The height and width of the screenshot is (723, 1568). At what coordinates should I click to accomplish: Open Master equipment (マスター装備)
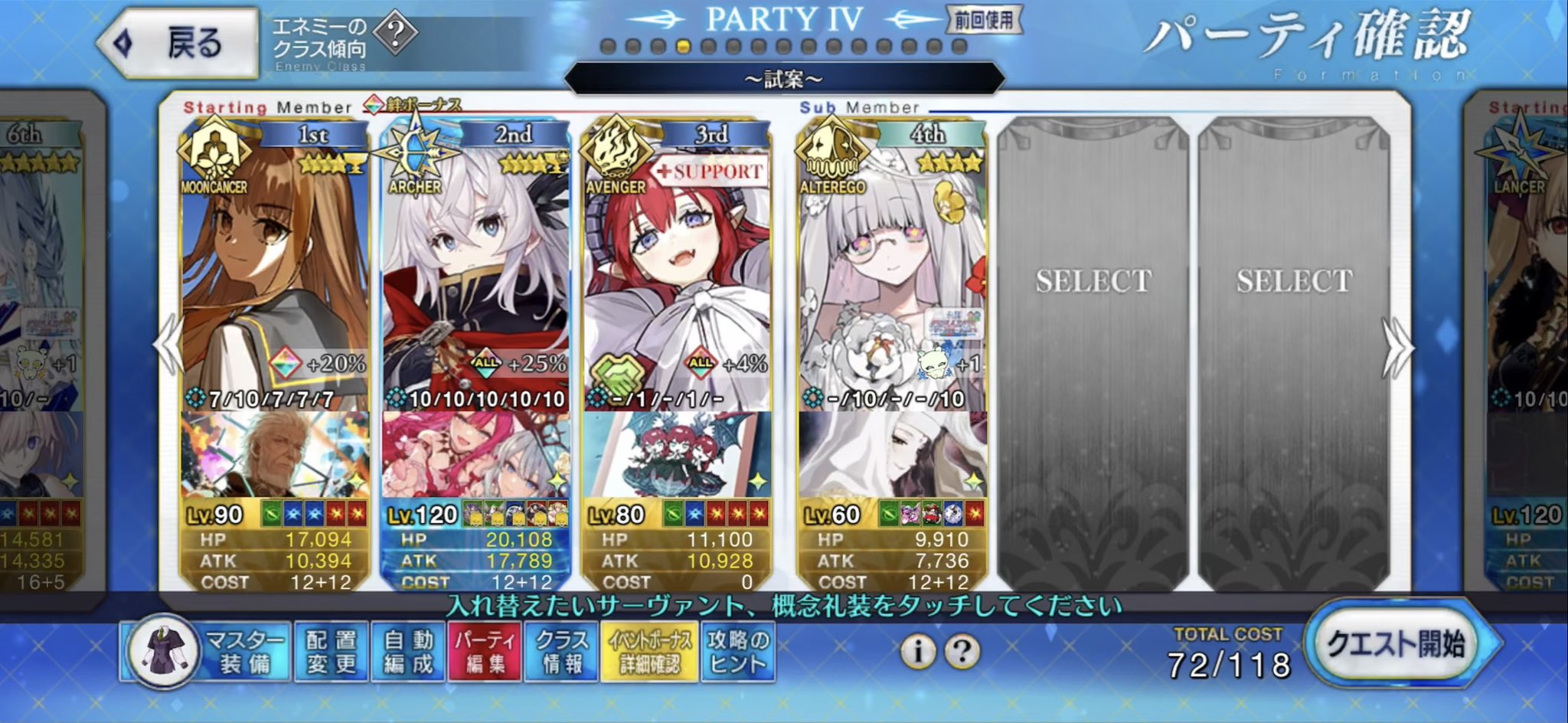[x=207, y=652]
